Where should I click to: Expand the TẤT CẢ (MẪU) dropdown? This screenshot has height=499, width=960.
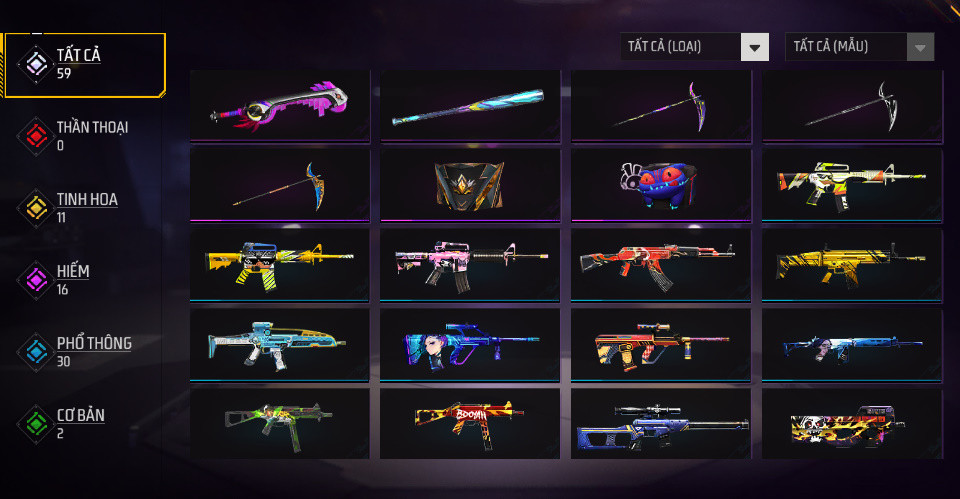pyautogui.click(x=860, y=46)
